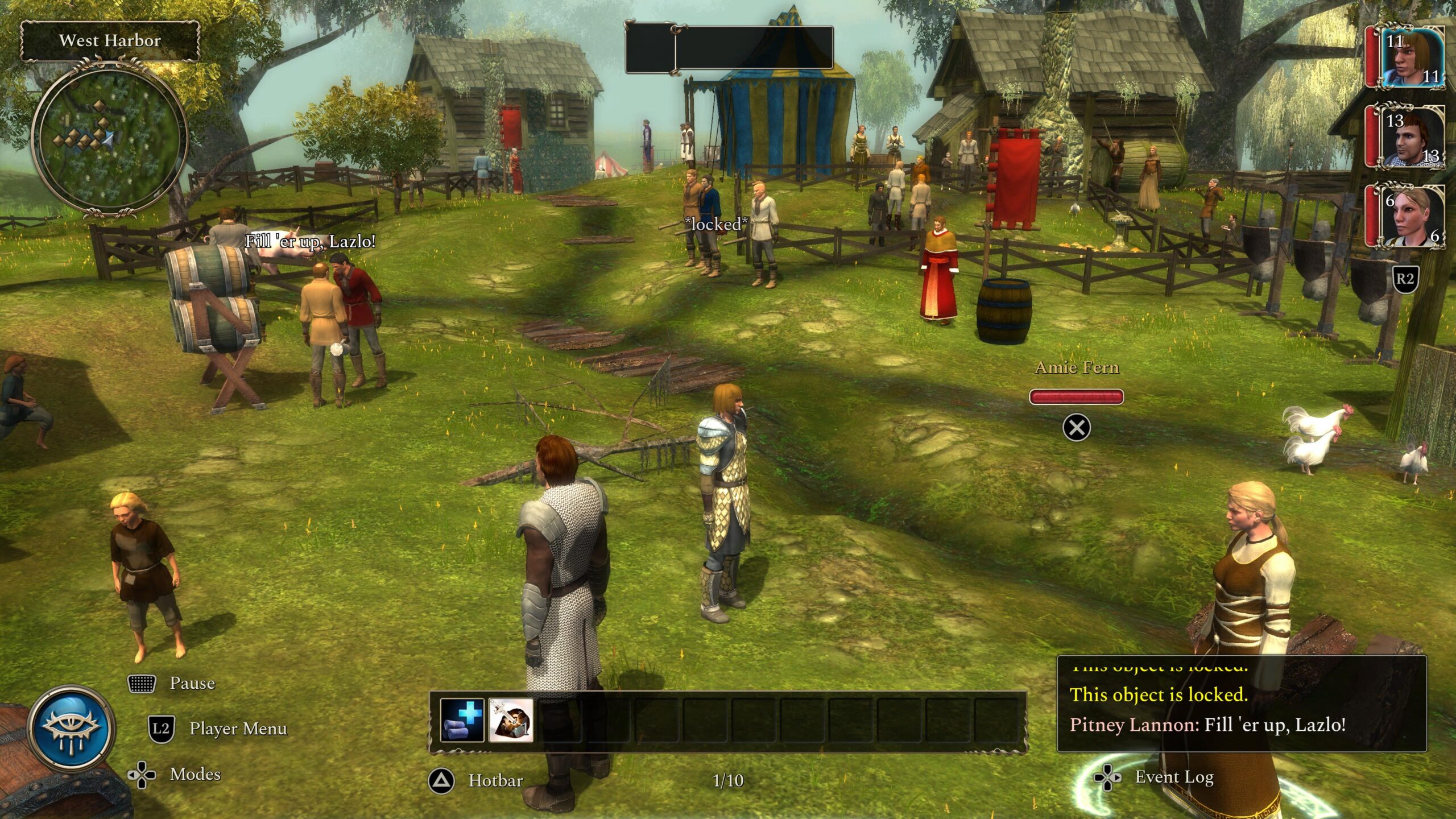Image resolution: width=1456 pixels, height=819 pixels.
Task: Click the circular West Harbor minimap
Action: (109, 138)
